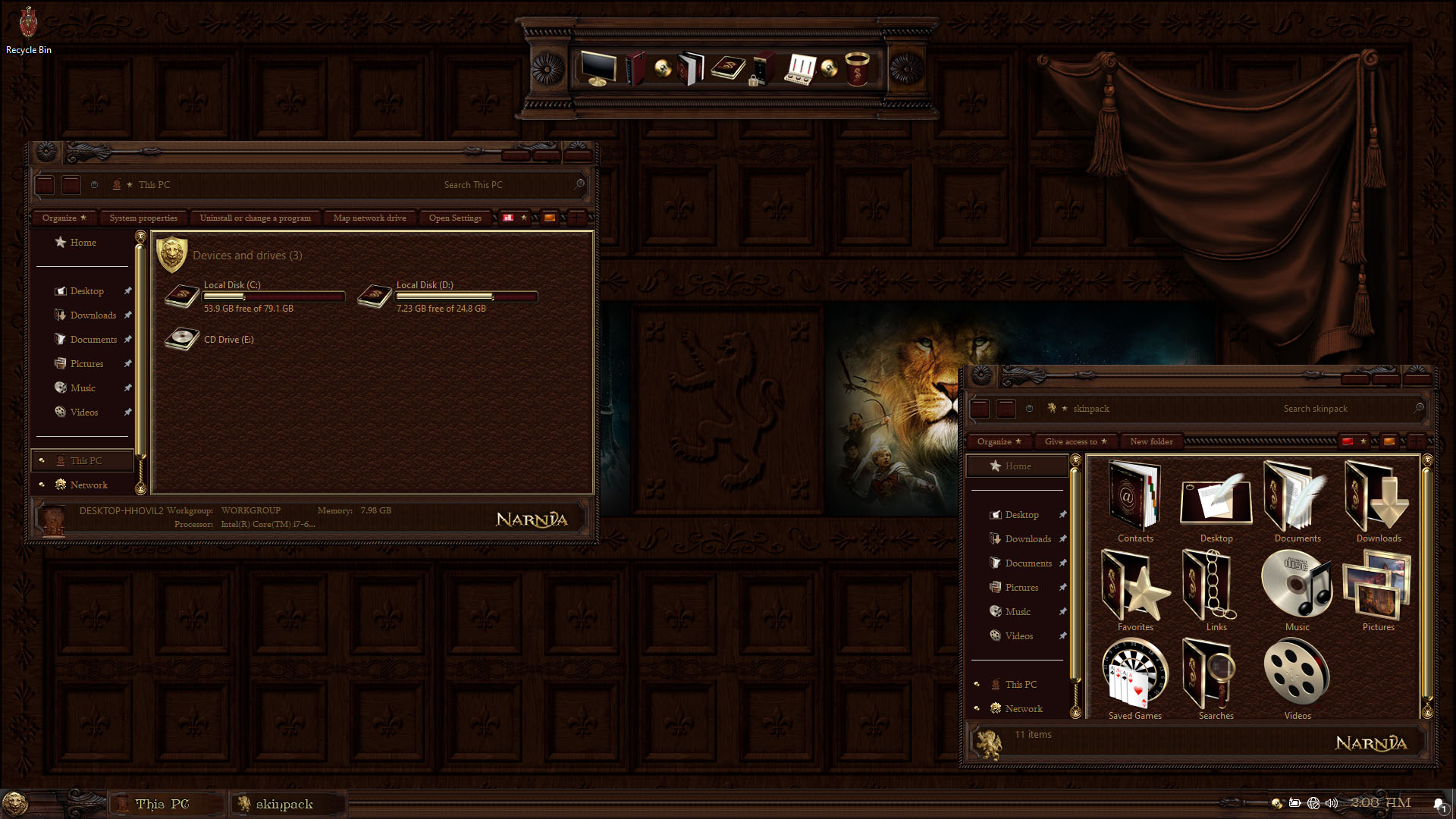Open the lion head Start button
Screen dimensions: 1456x819
pyautogui.click(x=15, y=803)
